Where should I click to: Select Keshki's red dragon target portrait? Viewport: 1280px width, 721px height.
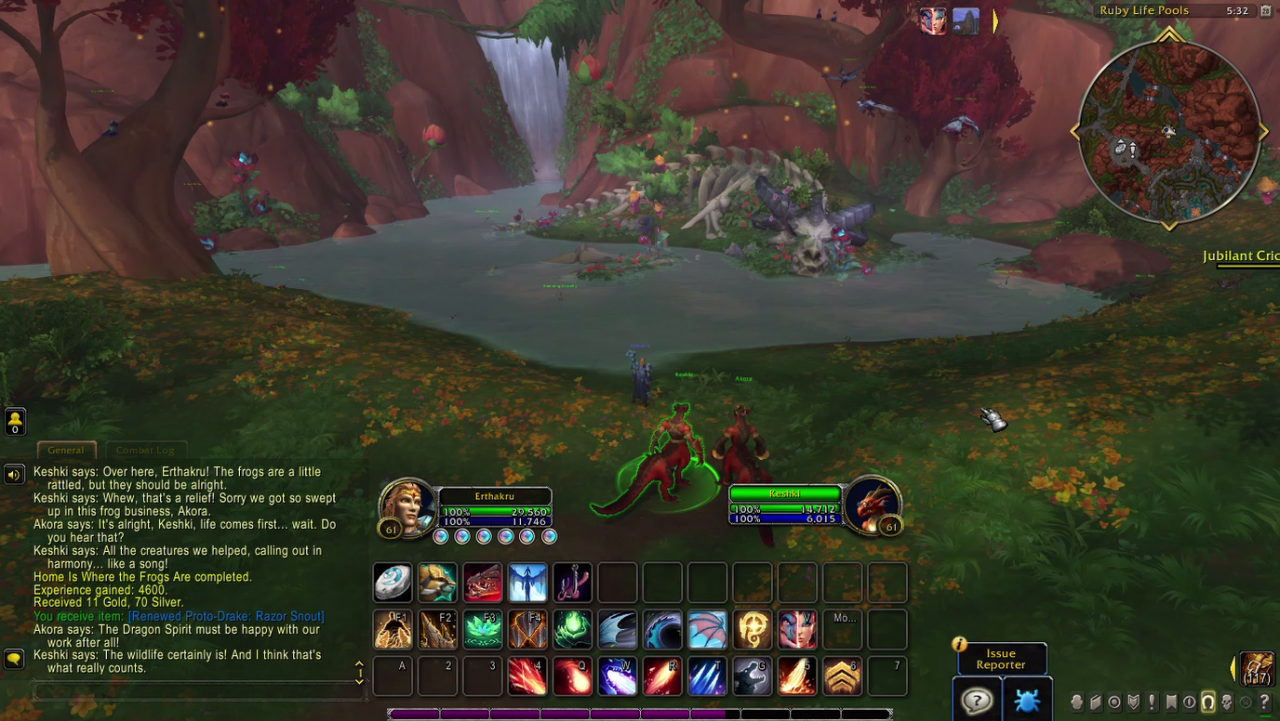click(x=872, y=505)
